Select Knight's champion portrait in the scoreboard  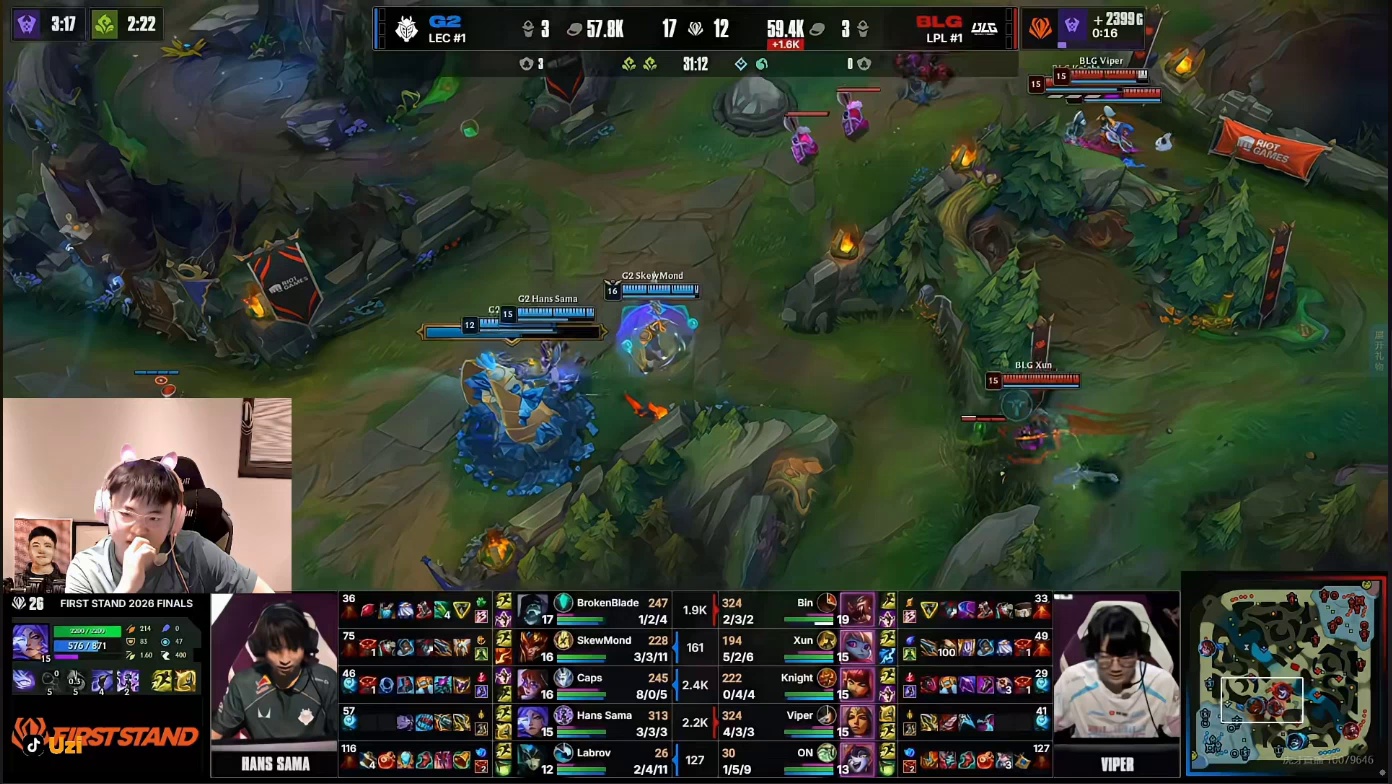857,684
